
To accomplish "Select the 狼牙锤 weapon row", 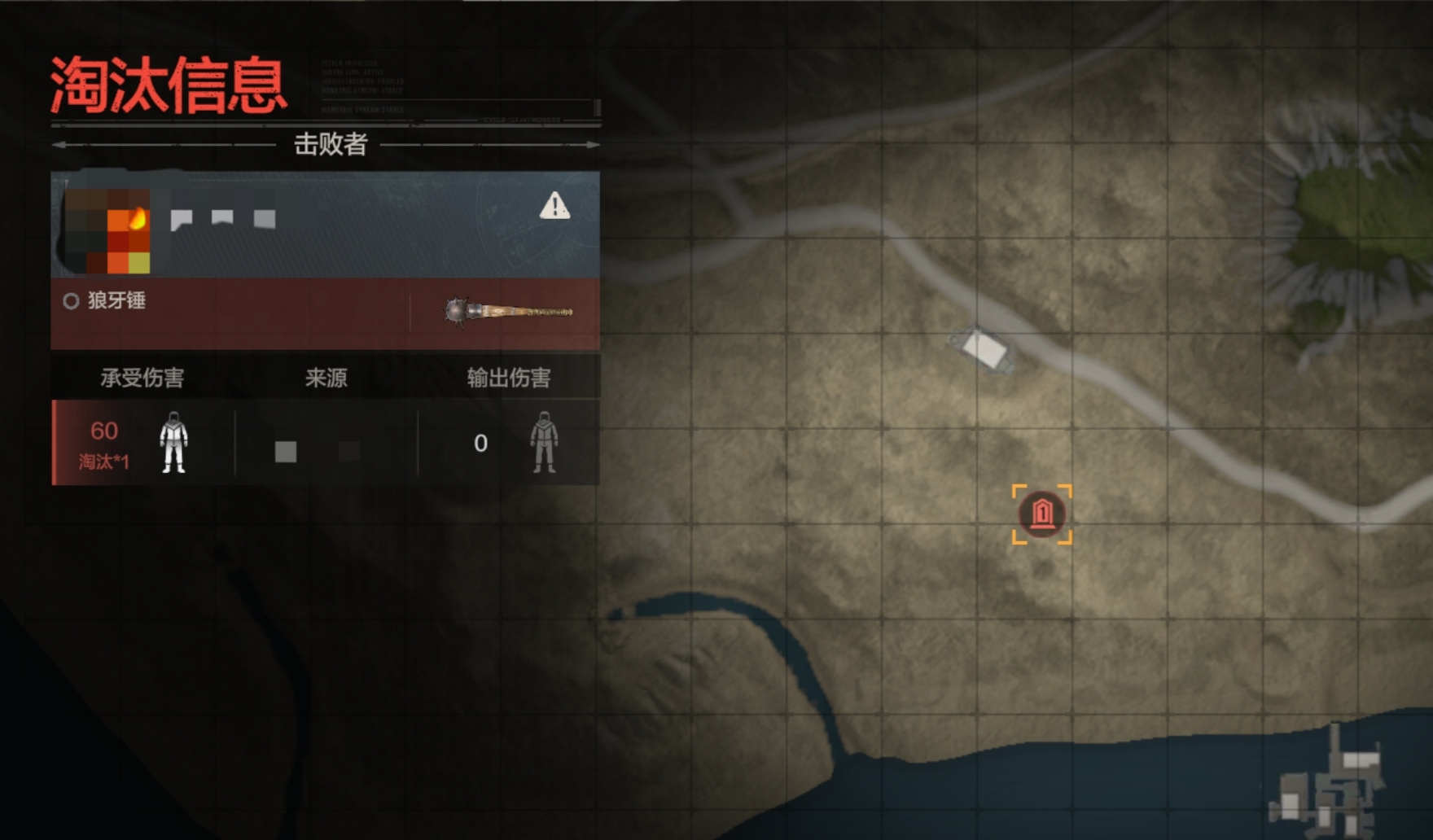I will tap(325, 313).
